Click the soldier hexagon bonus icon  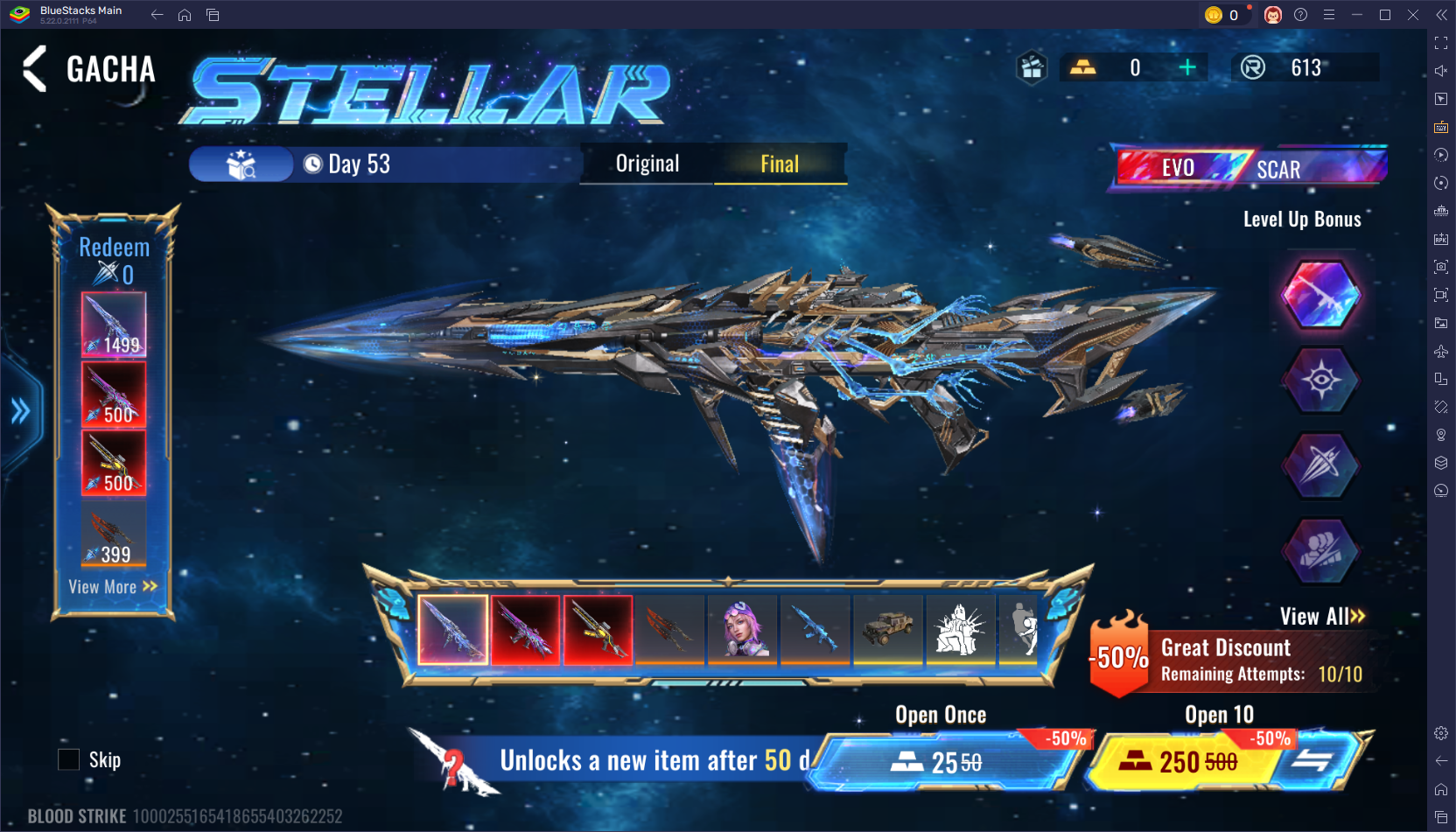click(1321, 549)
